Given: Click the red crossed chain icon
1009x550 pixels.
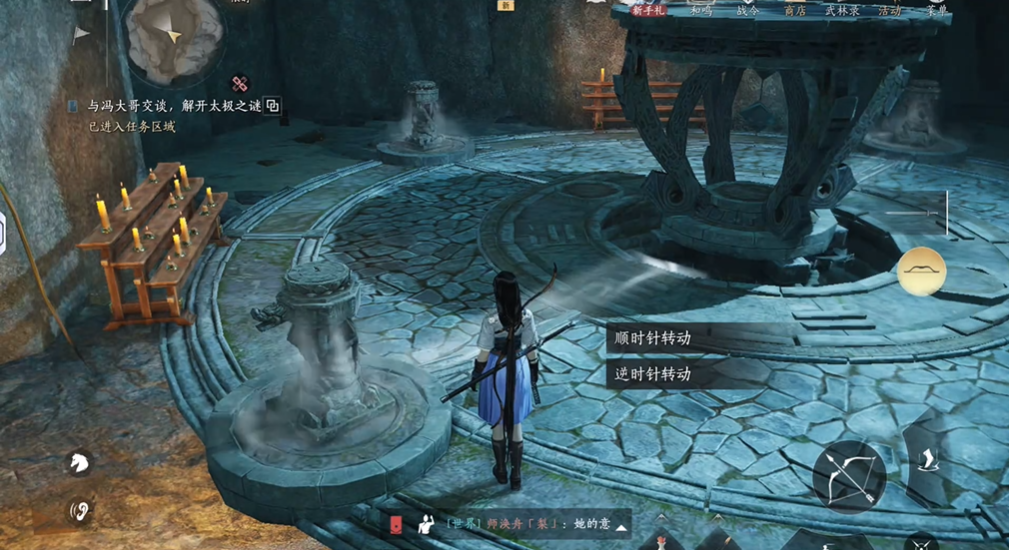Looking at the screenshot, I should [x=240, y=84].
